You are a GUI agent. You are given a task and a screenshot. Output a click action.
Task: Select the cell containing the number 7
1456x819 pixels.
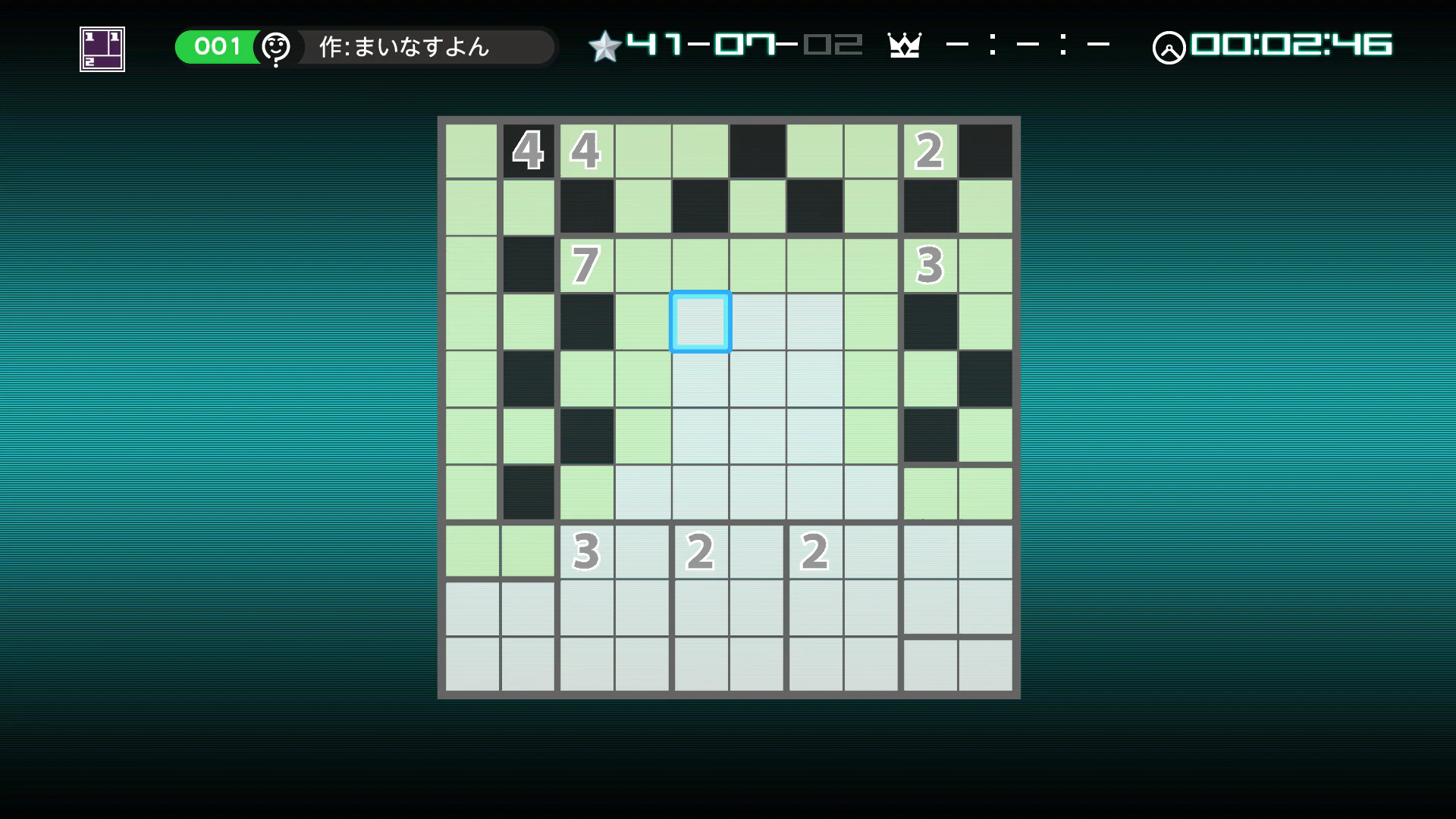(585, 265)
